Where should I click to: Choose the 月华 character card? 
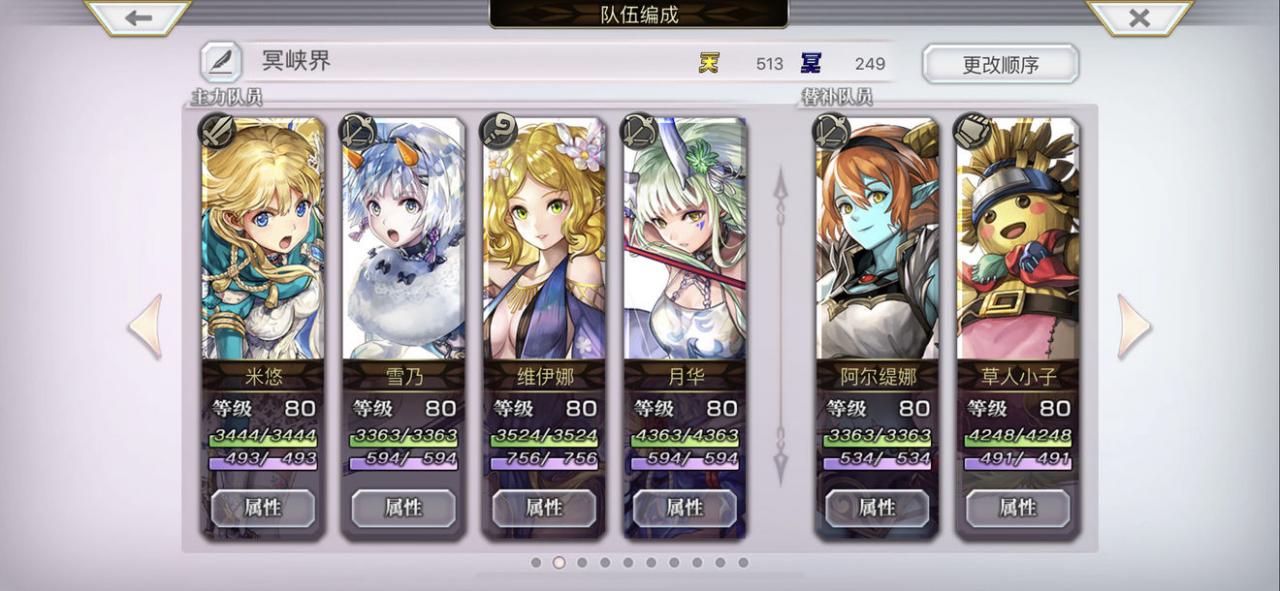[x=685, y=240]
